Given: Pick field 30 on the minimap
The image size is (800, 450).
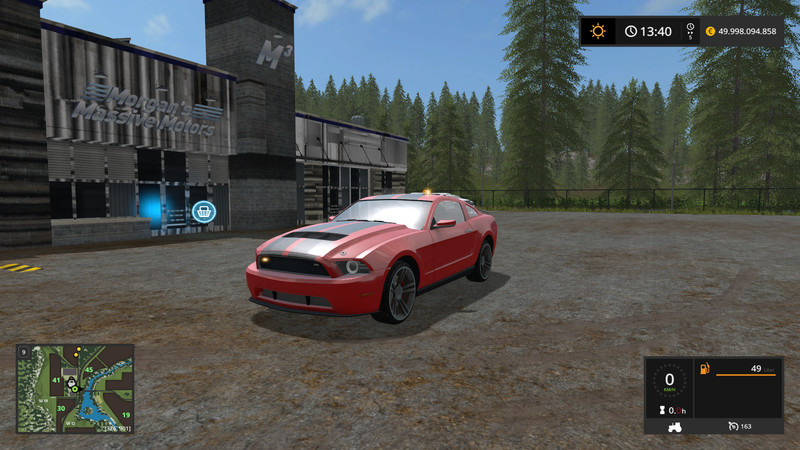Looking at the screenshot, I should coord(61,407).
